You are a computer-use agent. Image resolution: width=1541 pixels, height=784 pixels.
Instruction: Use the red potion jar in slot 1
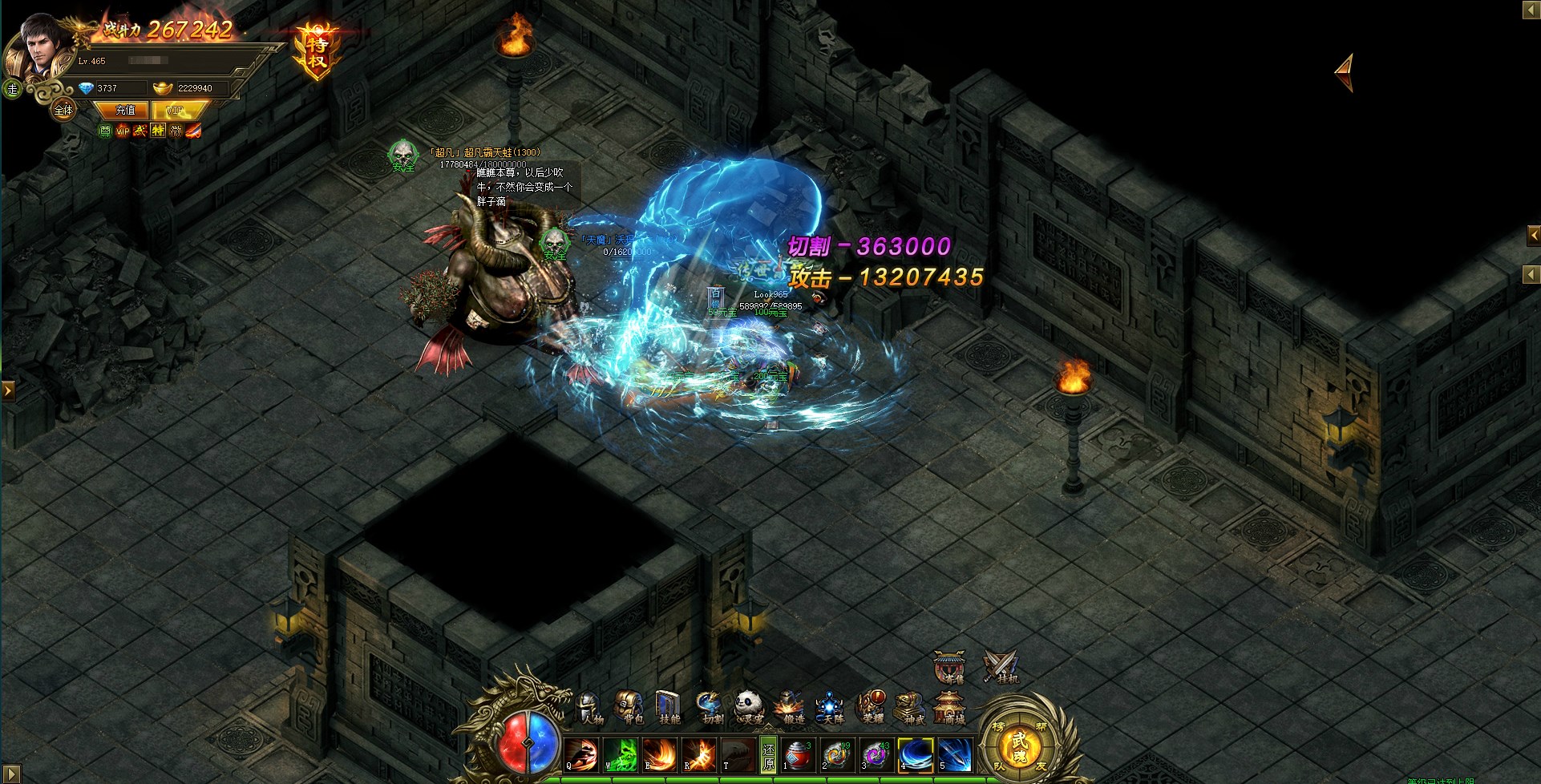coord(796,755)
